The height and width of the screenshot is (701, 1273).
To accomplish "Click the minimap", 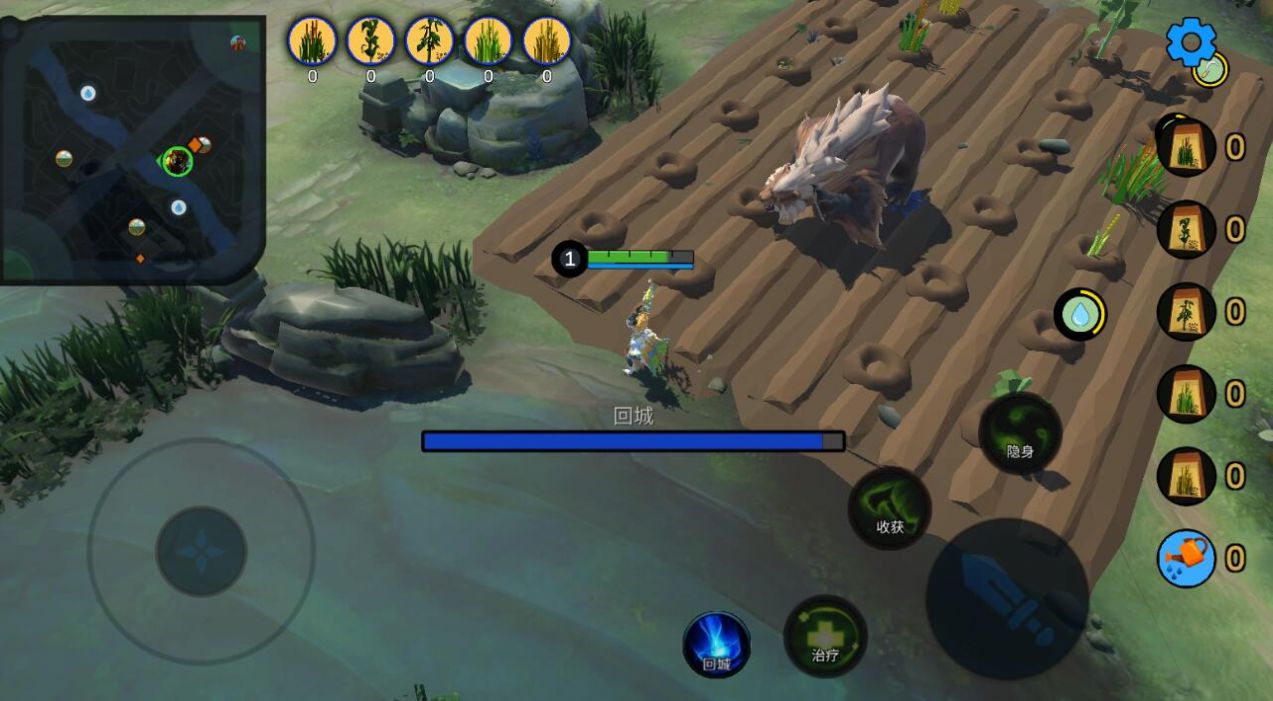I will tap(133, 149).
